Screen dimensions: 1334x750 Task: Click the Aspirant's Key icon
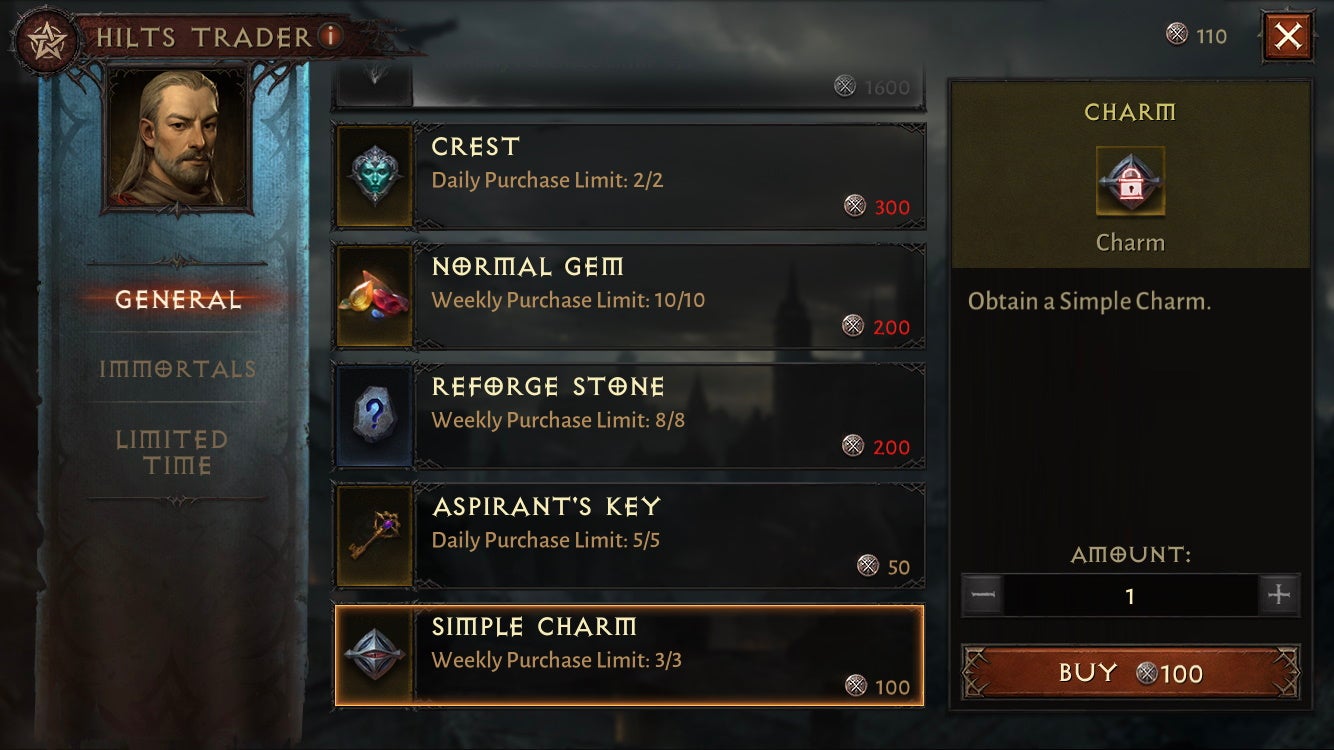tap(374, 535)
